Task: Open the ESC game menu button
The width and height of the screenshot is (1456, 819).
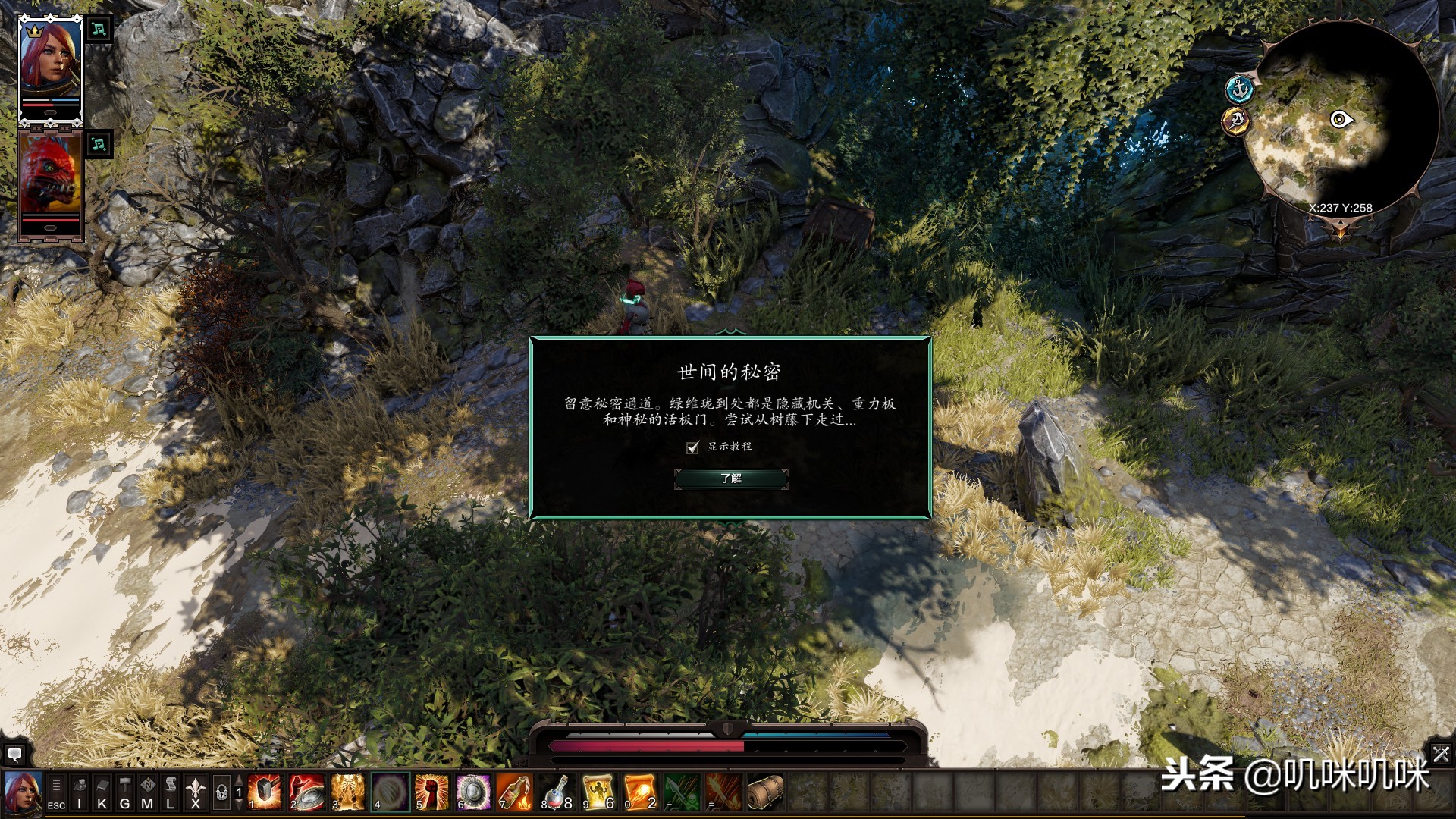Action: (56, 794)
